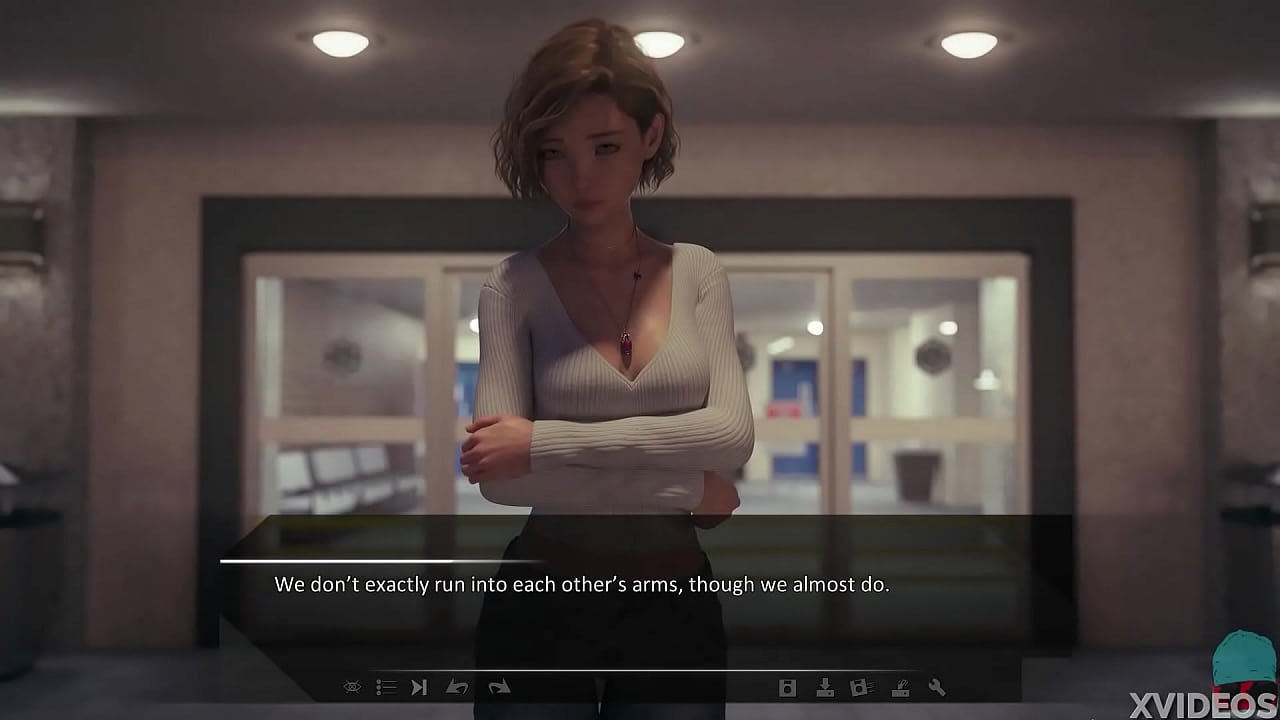Click the bottom quick menu bar
The width and height of the screenshot is (1280, 720).
pyautogui.click(x=640, y=687)
